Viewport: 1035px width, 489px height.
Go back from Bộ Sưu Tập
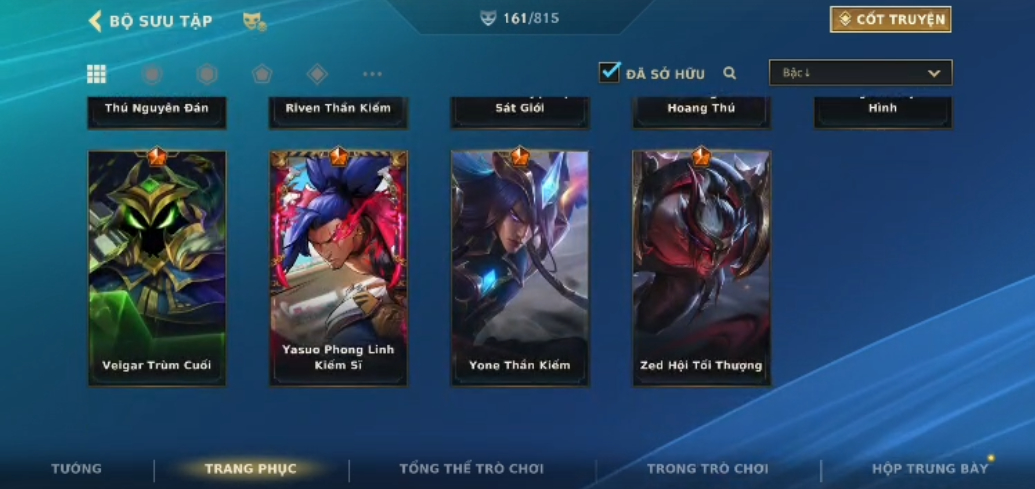click(96, 21)
